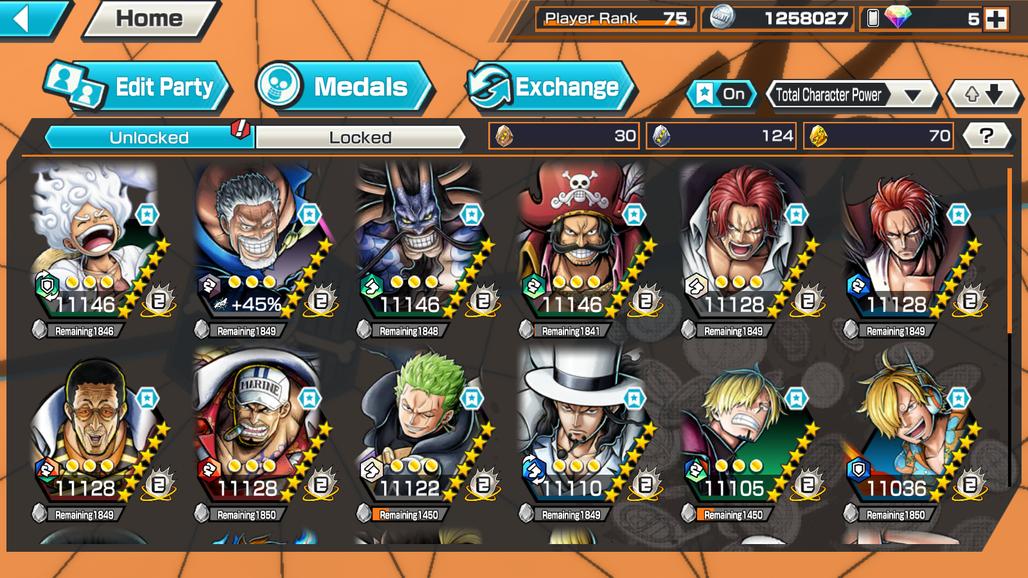Open the Total Character Power sort dropdown
This screenshot has width=1028, height=578.
[x=850, y=95]
